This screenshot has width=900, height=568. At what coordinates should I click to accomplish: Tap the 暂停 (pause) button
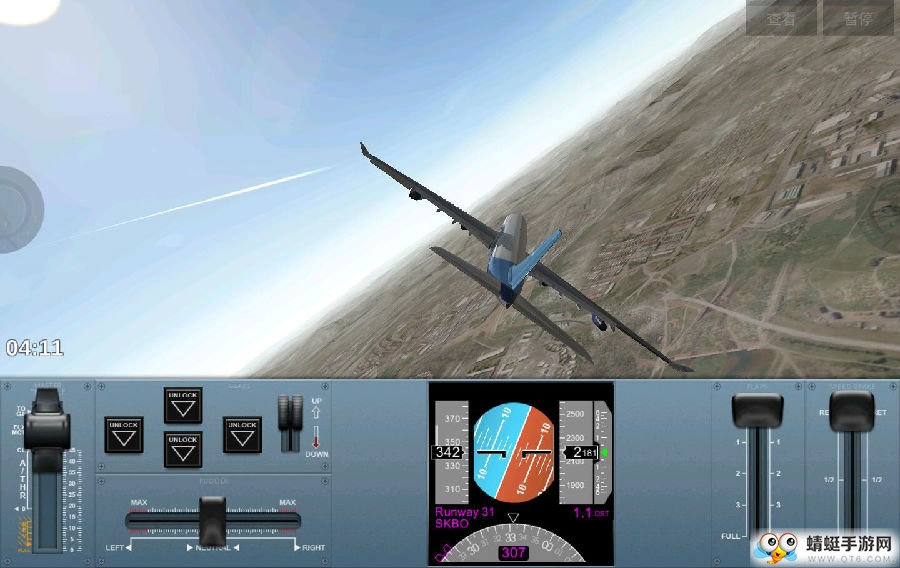pyautogui.click(x=857, y=18)
